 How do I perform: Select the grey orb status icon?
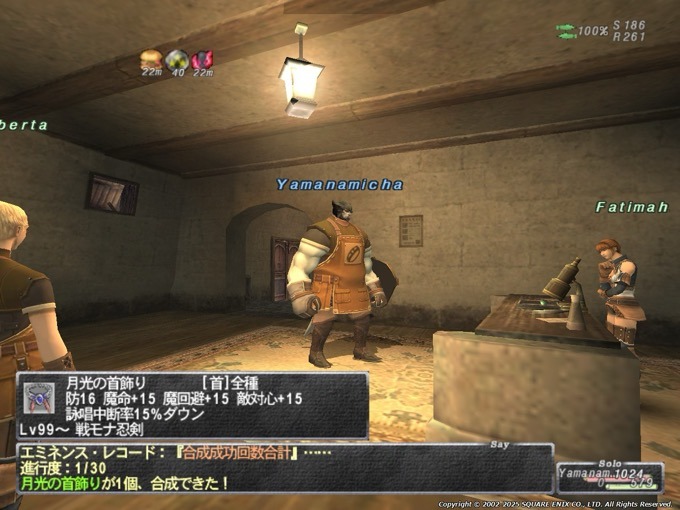coord(177,59)
